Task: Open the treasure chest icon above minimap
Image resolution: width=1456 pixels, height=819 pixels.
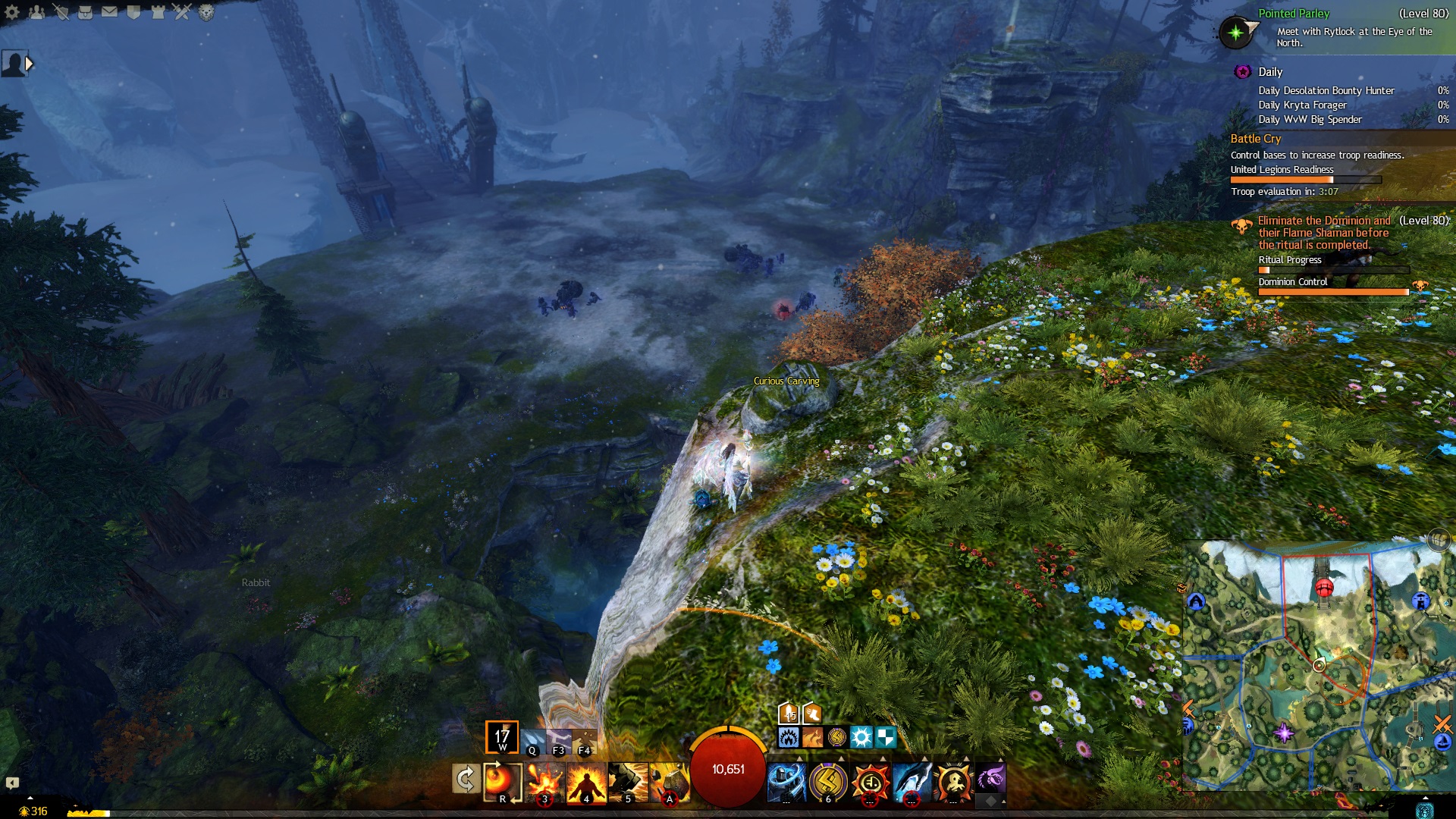Action: point(1439,540)
